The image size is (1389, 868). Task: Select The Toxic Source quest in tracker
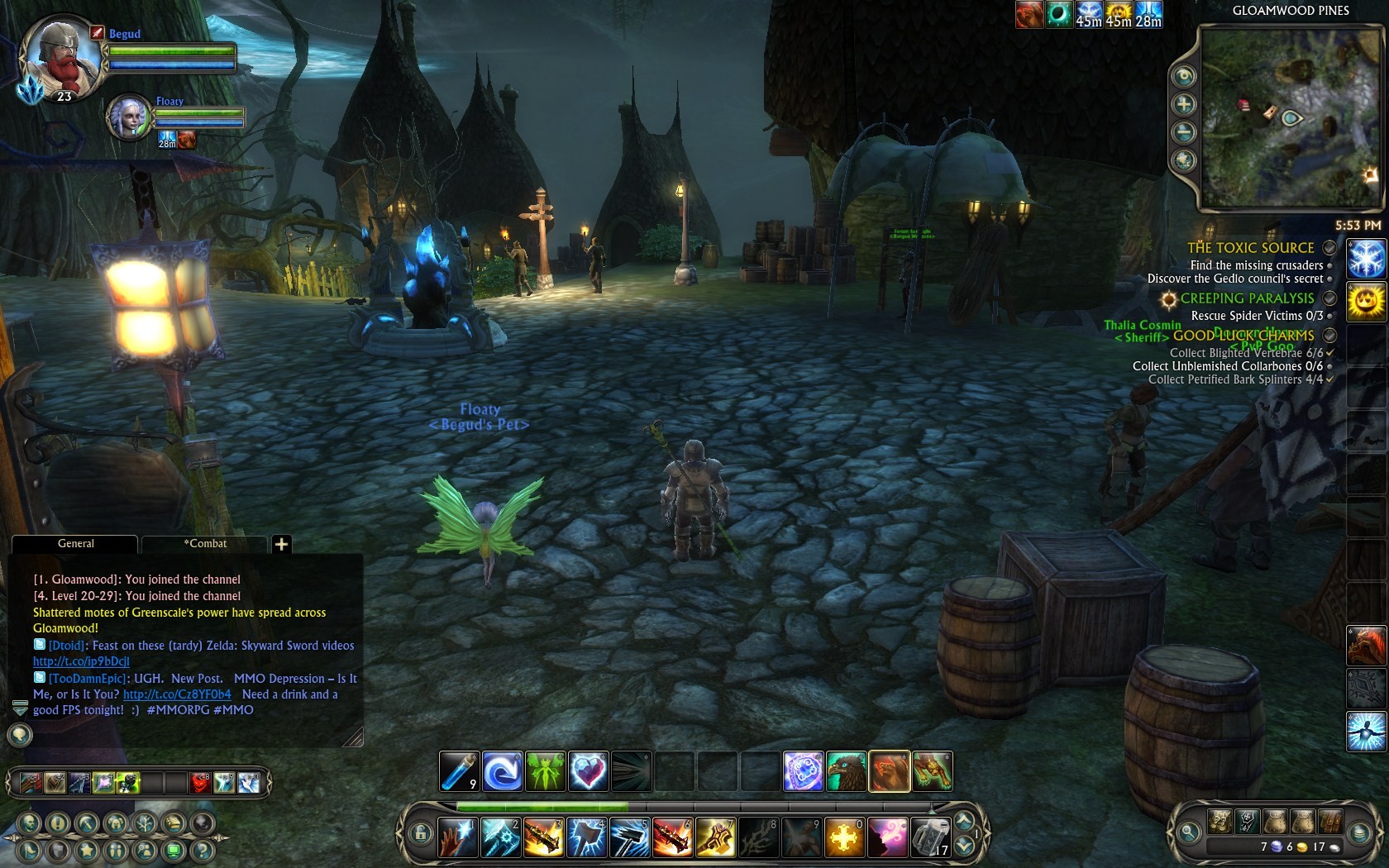tap(1250, 248)
